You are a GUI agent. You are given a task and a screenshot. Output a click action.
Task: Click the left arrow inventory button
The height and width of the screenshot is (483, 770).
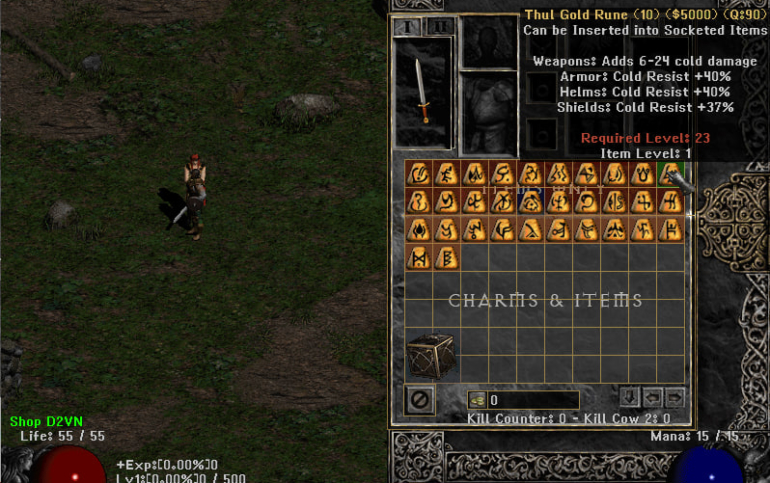click(652, 396)
